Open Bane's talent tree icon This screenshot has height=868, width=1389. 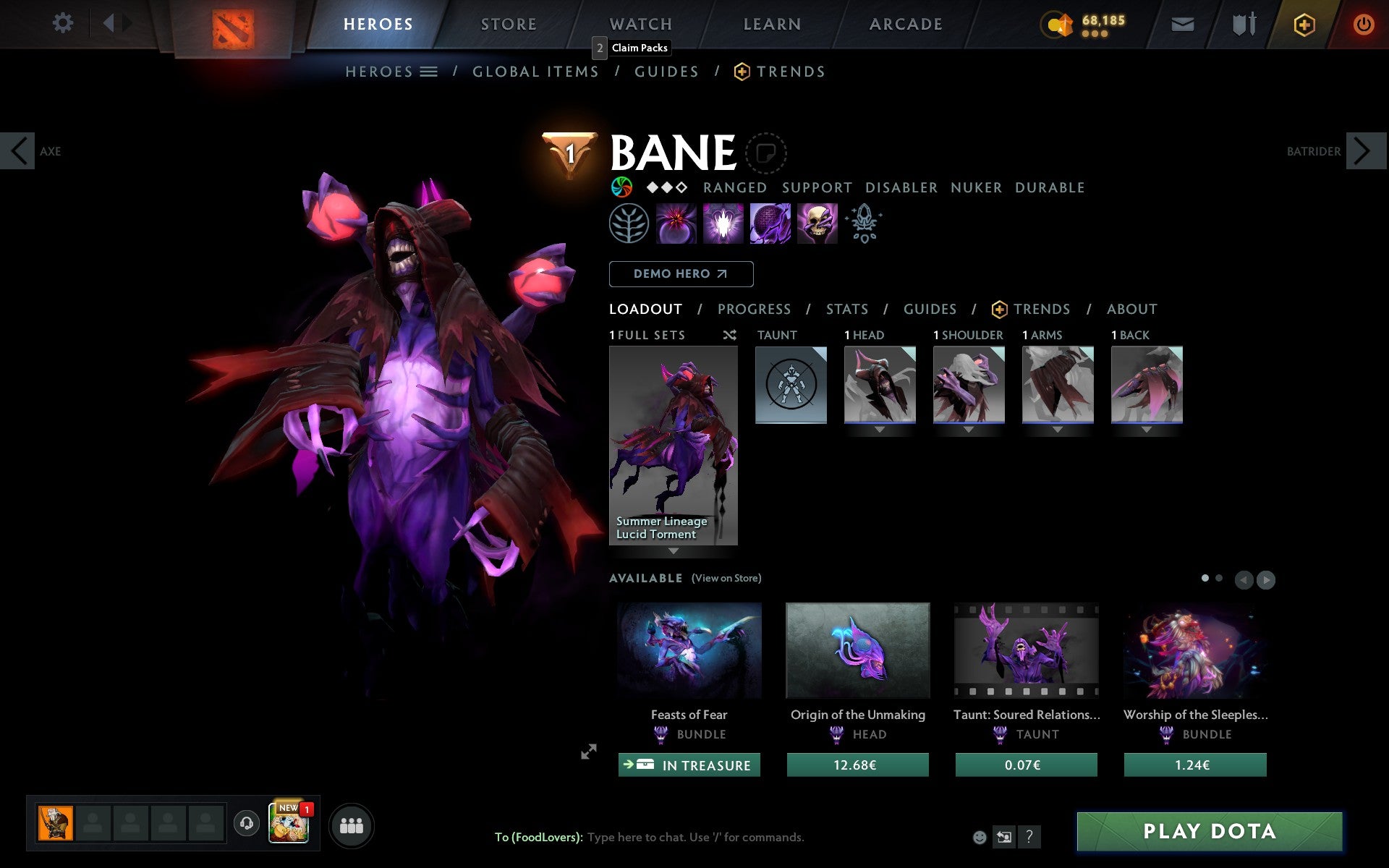click(x=628, y=224)
